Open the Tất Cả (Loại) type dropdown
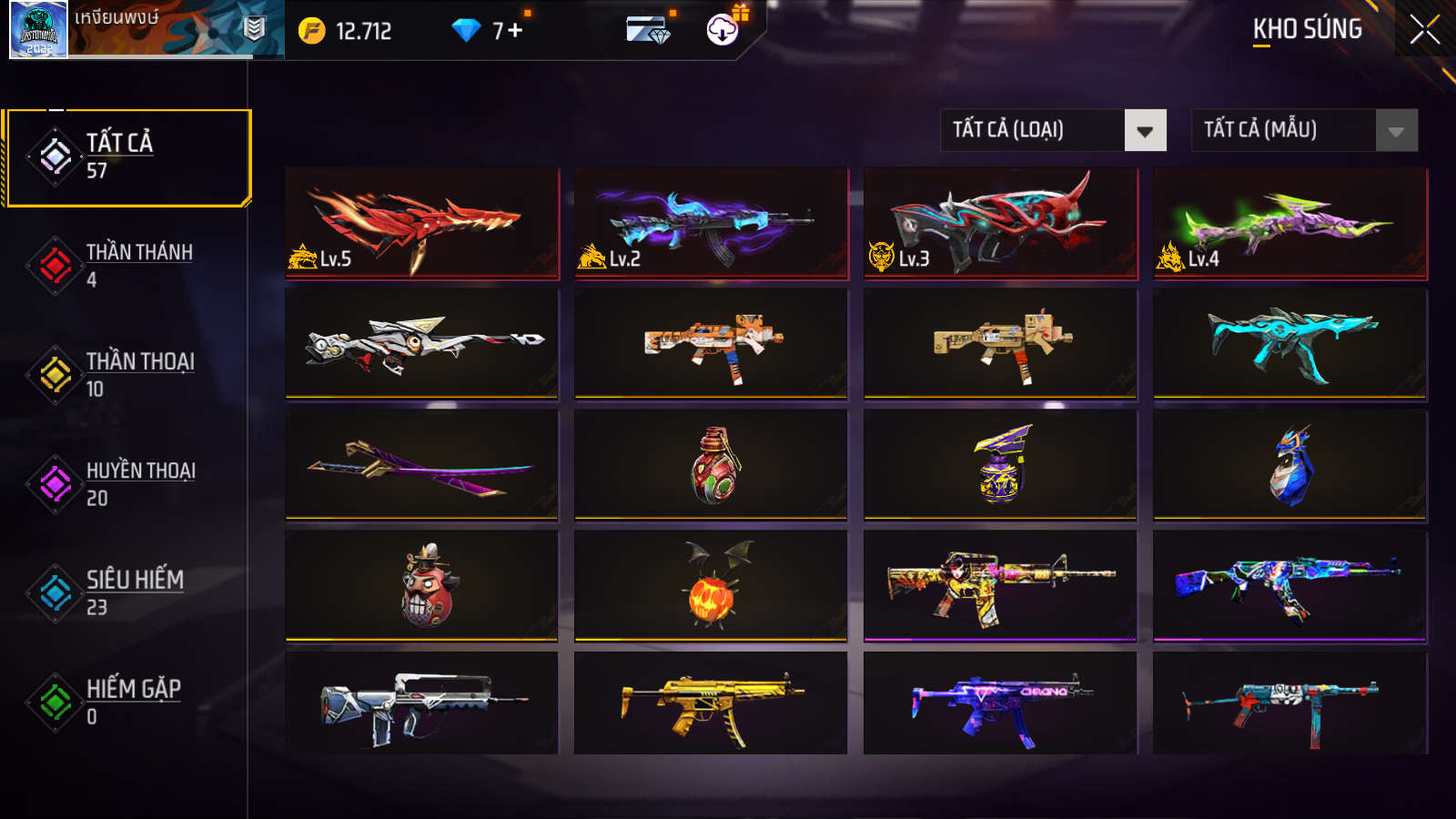This screenshot has width=1456, height=819. click(1053, 130)
